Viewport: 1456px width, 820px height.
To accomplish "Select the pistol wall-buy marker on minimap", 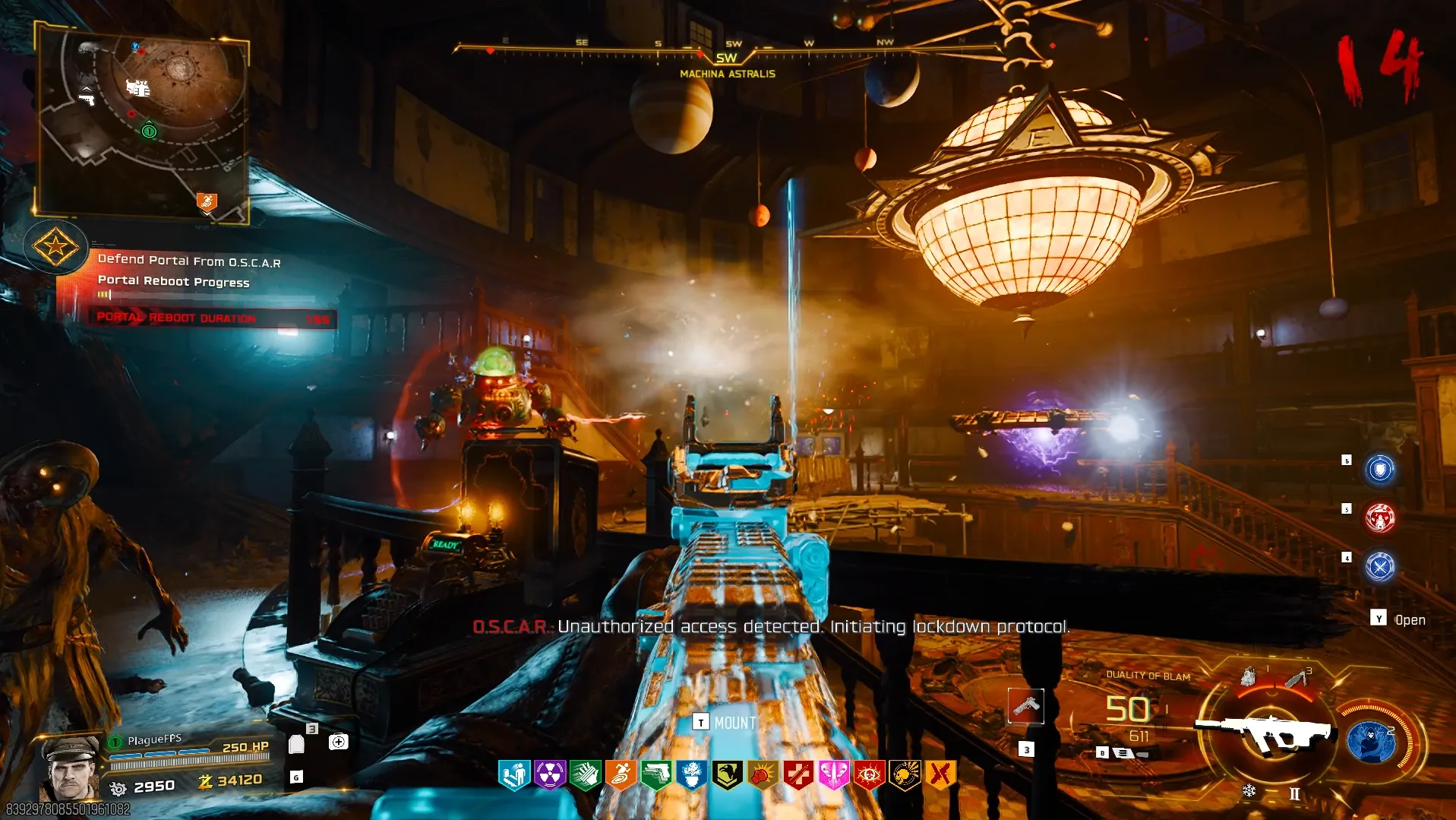I will [x=87, y=98].
